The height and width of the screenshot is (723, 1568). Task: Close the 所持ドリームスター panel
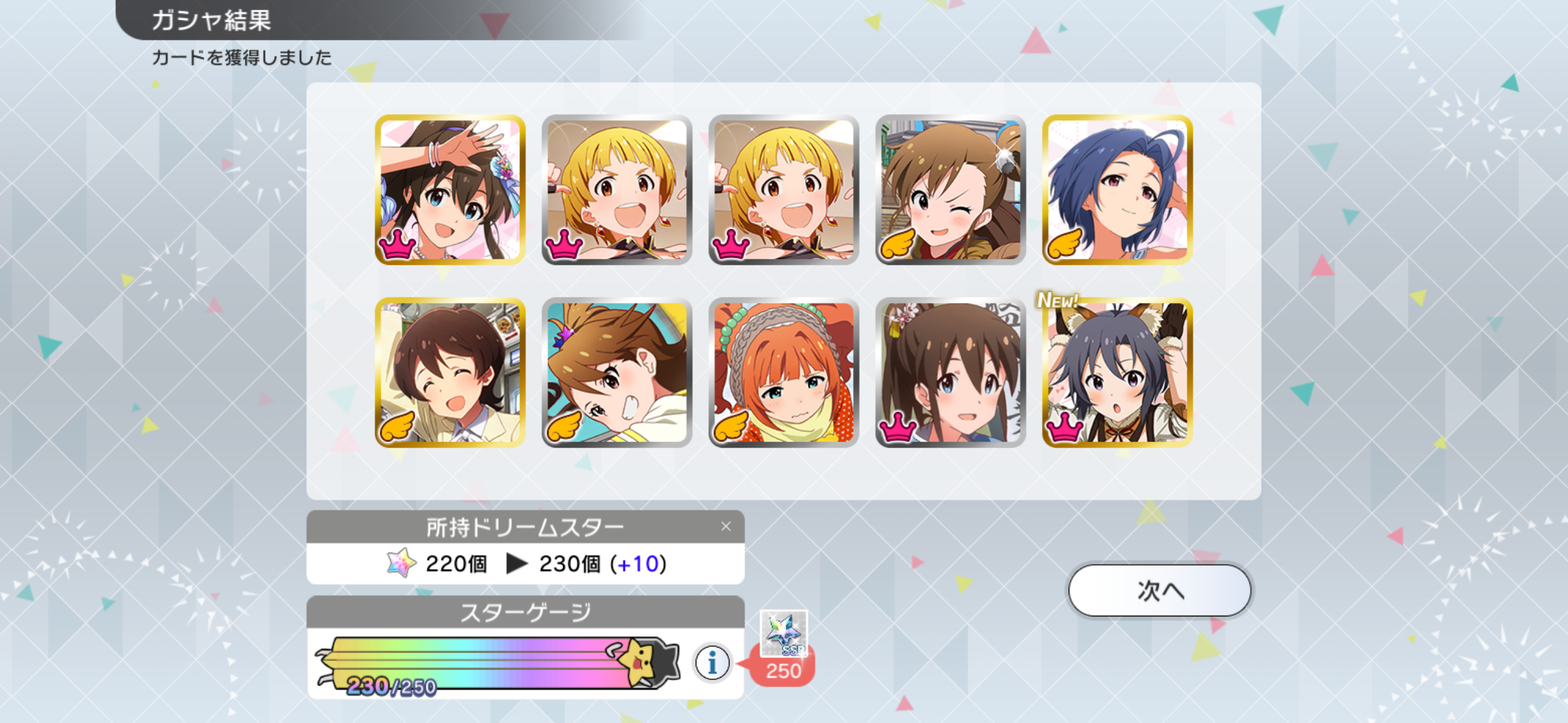point(726,526)
